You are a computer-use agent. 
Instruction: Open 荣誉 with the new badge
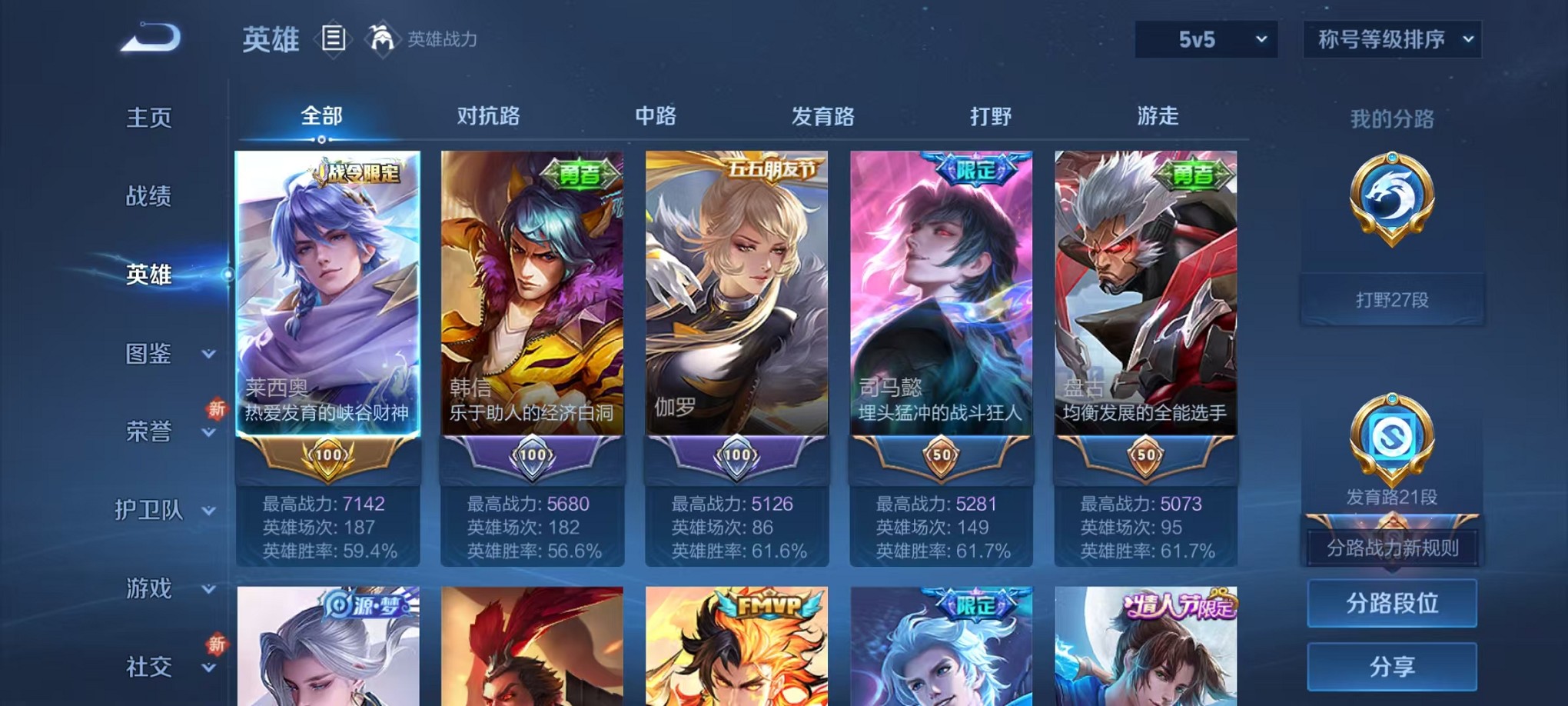[x=148, y=433]
